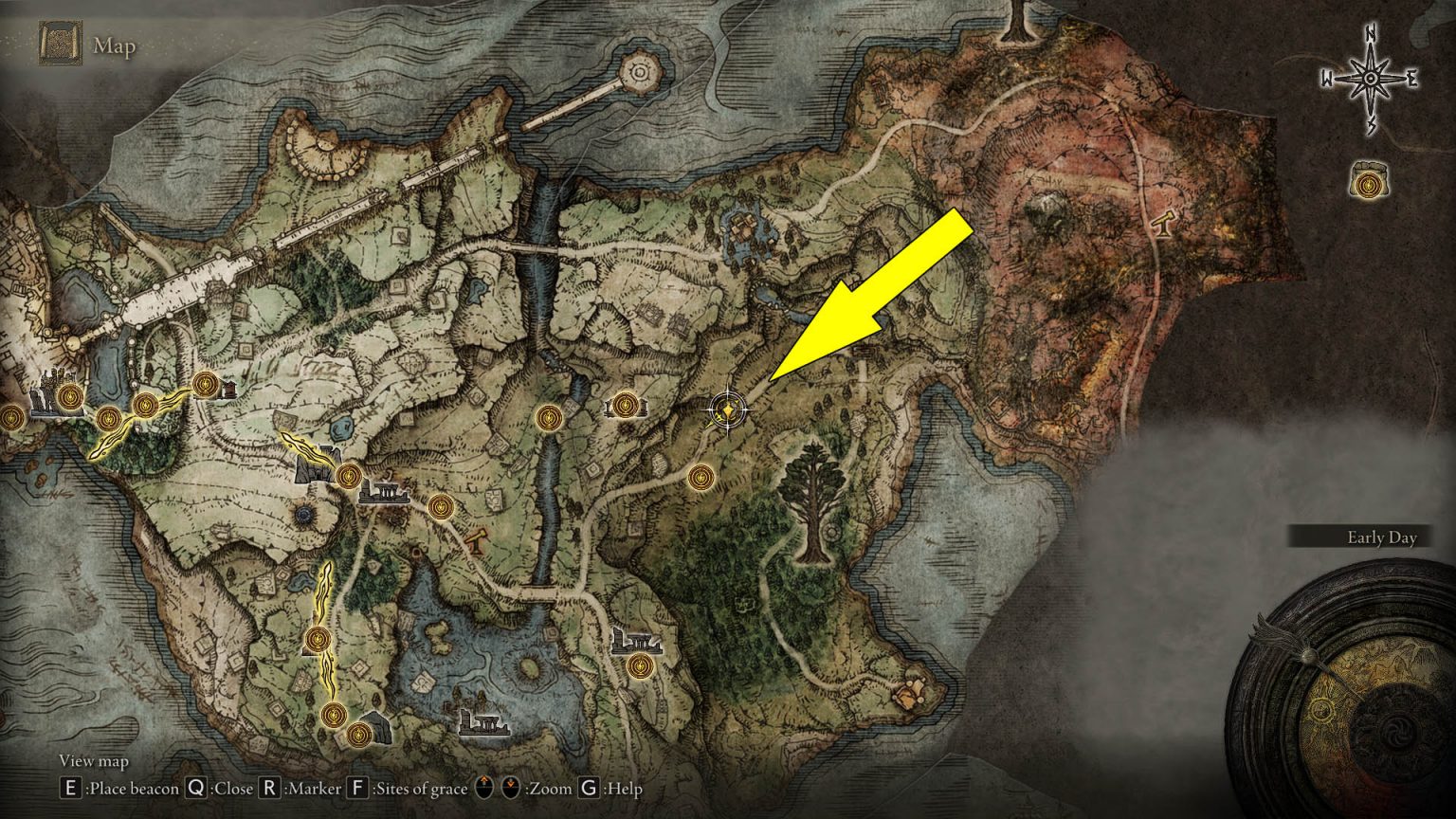Select the site of grace under the crosshair
This screenshot has height=819, width=1456.
pyautogui.click(x=727, y=411)
